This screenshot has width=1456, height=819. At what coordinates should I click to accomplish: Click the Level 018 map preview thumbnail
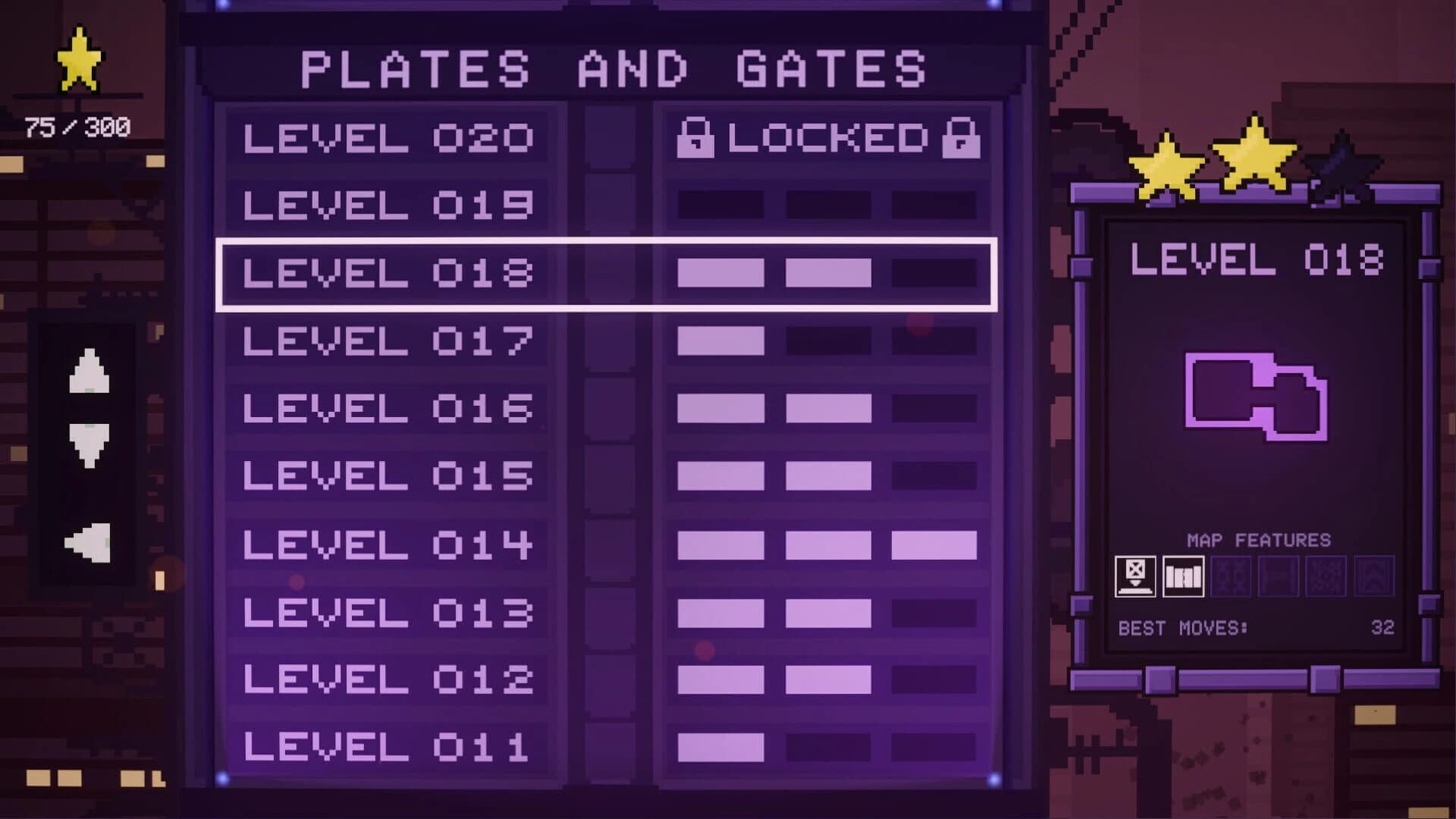tap(1255, 398)
